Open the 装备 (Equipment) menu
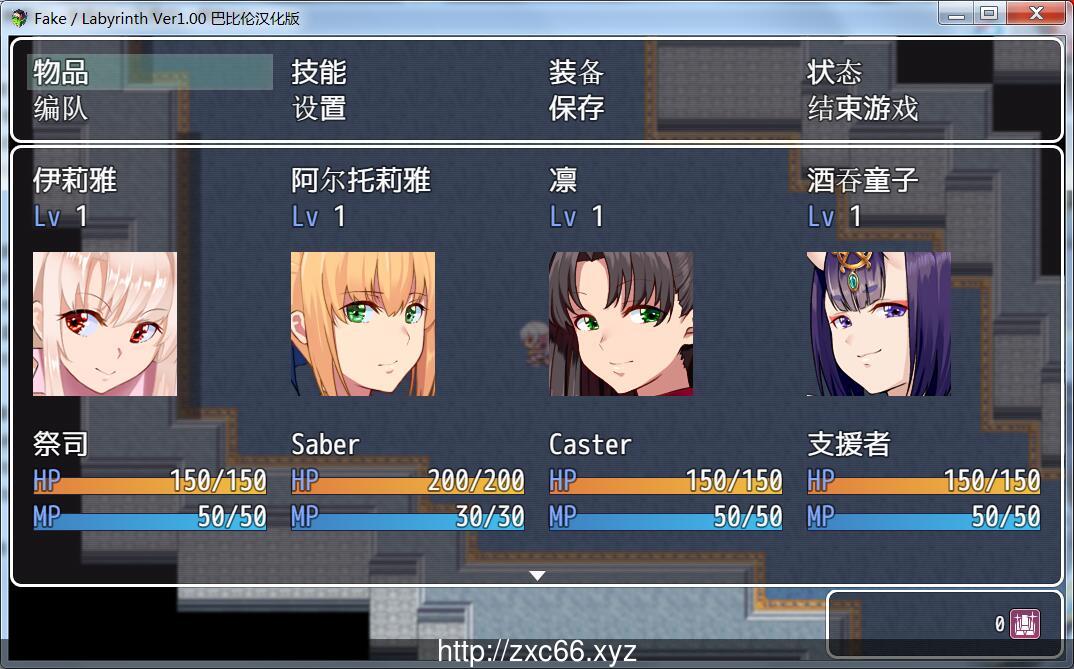The width and height of the screenshot is (1074, 669). point(577,72)
